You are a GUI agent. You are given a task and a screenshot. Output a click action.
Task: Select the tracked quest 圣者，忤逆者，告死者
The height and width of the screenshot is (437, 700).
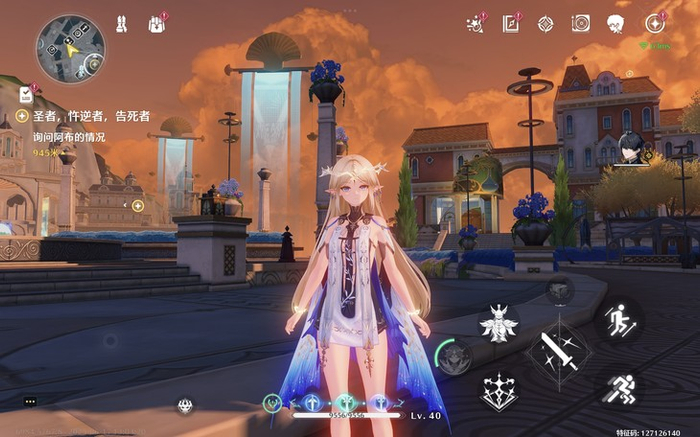(x=90, y=117)
